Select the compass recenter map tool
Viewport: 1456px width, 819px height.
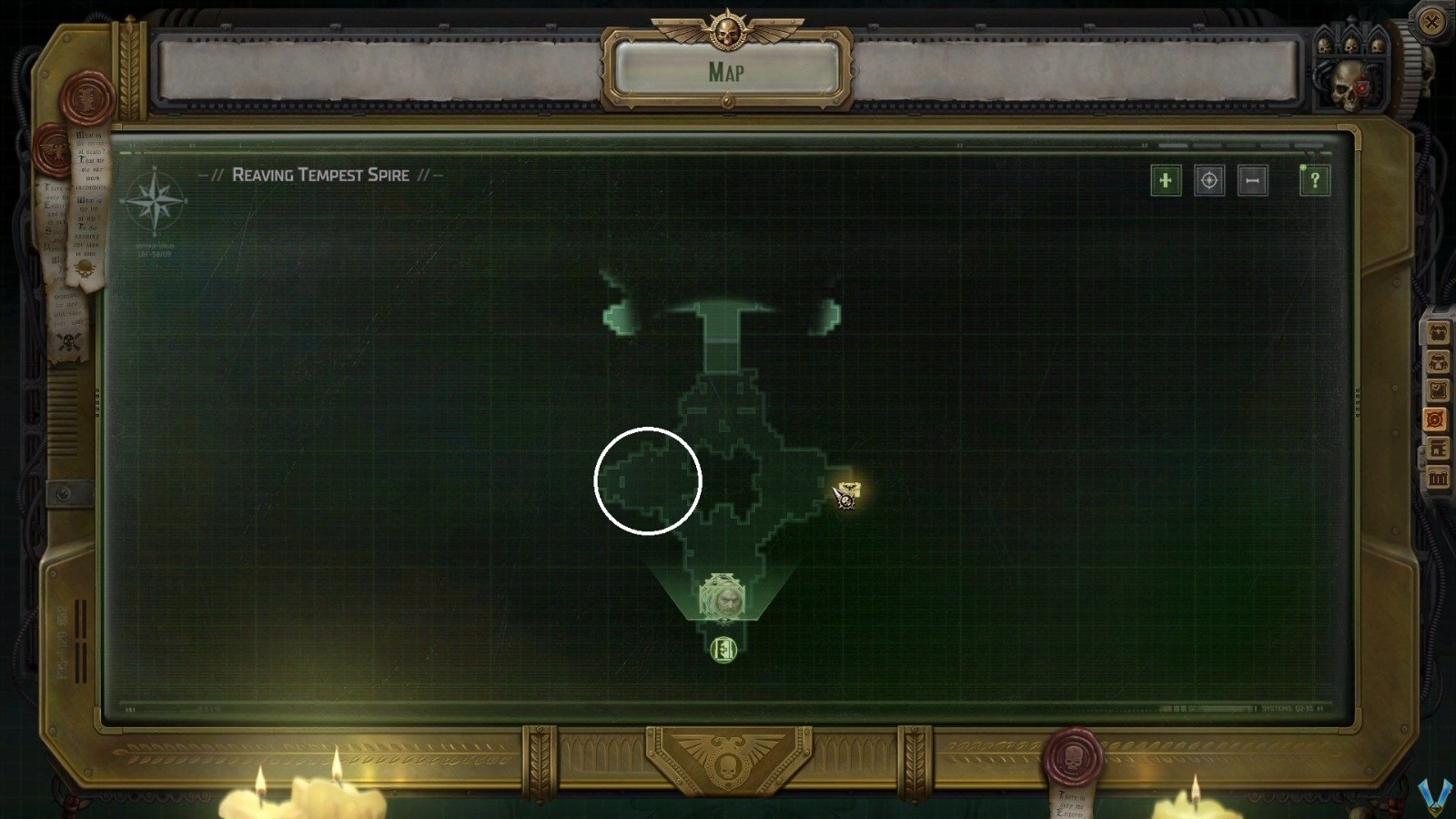click(1208, 180)
